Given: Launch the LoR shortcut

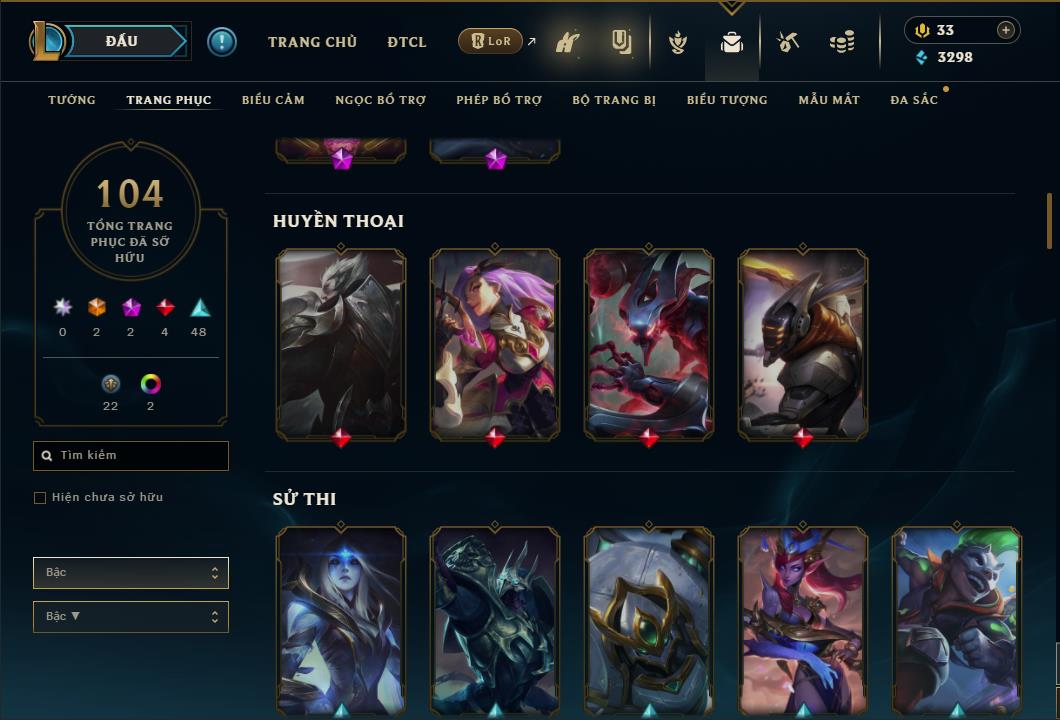Looking at the screenshot, I should pyautogui.click(x=492, y=41).
